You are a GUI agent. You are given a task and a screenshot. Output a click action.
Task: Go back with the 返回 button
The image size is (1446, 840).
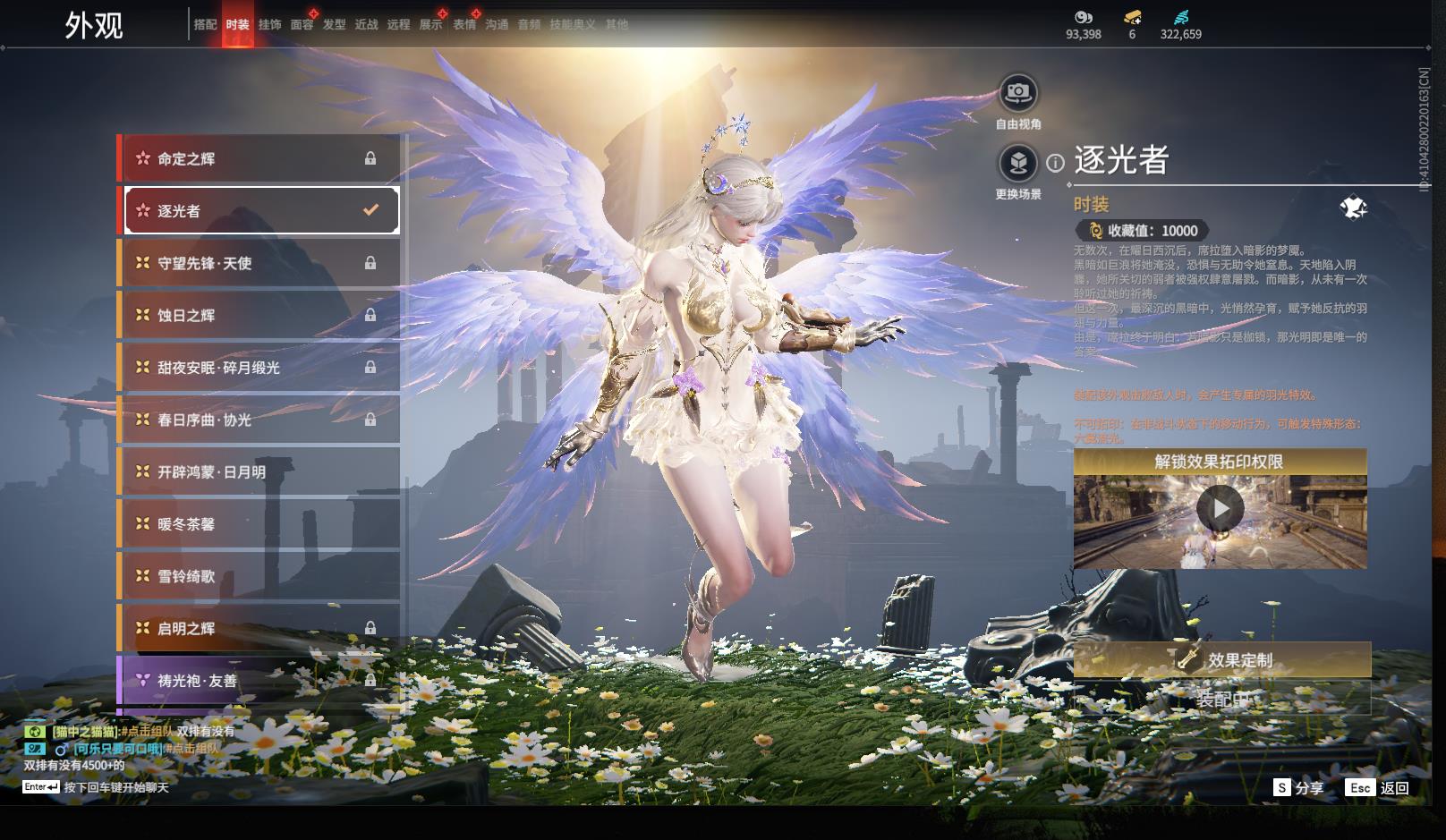[1378, 788]
